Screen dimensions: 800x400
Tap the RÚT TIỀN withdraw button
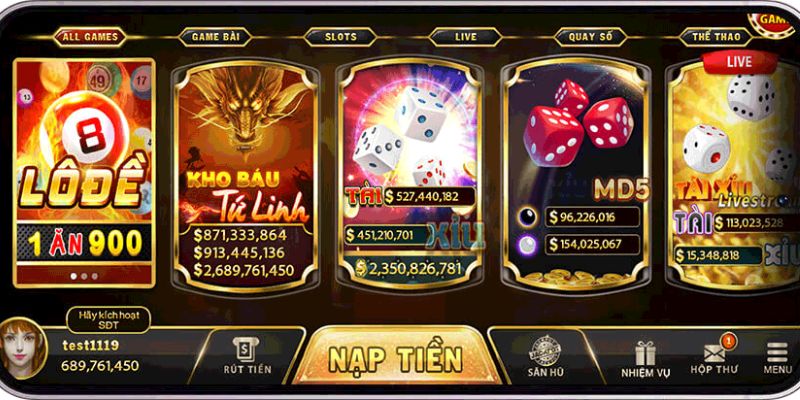247,356
